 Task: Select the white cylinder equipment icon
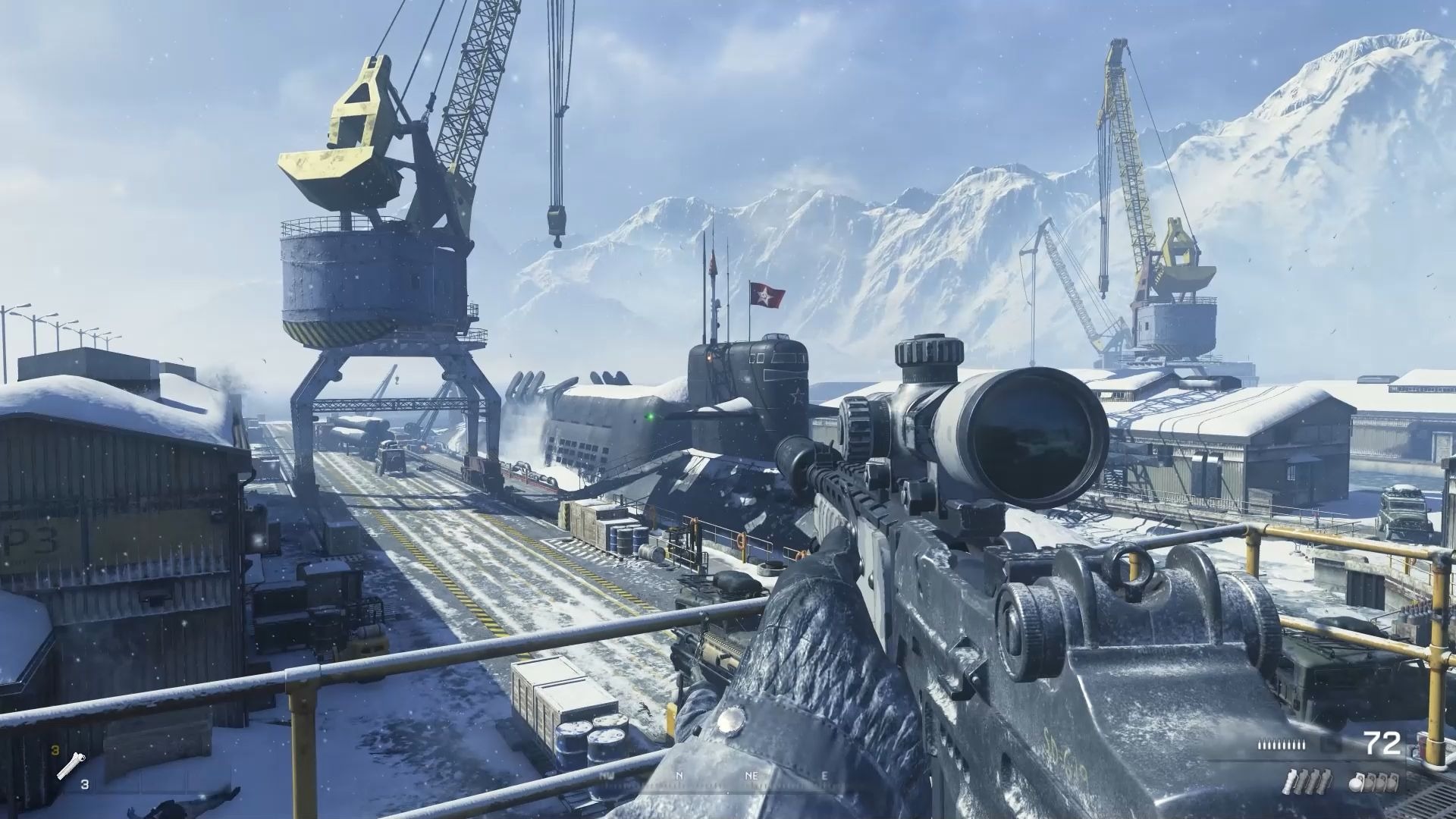(70, 769)
